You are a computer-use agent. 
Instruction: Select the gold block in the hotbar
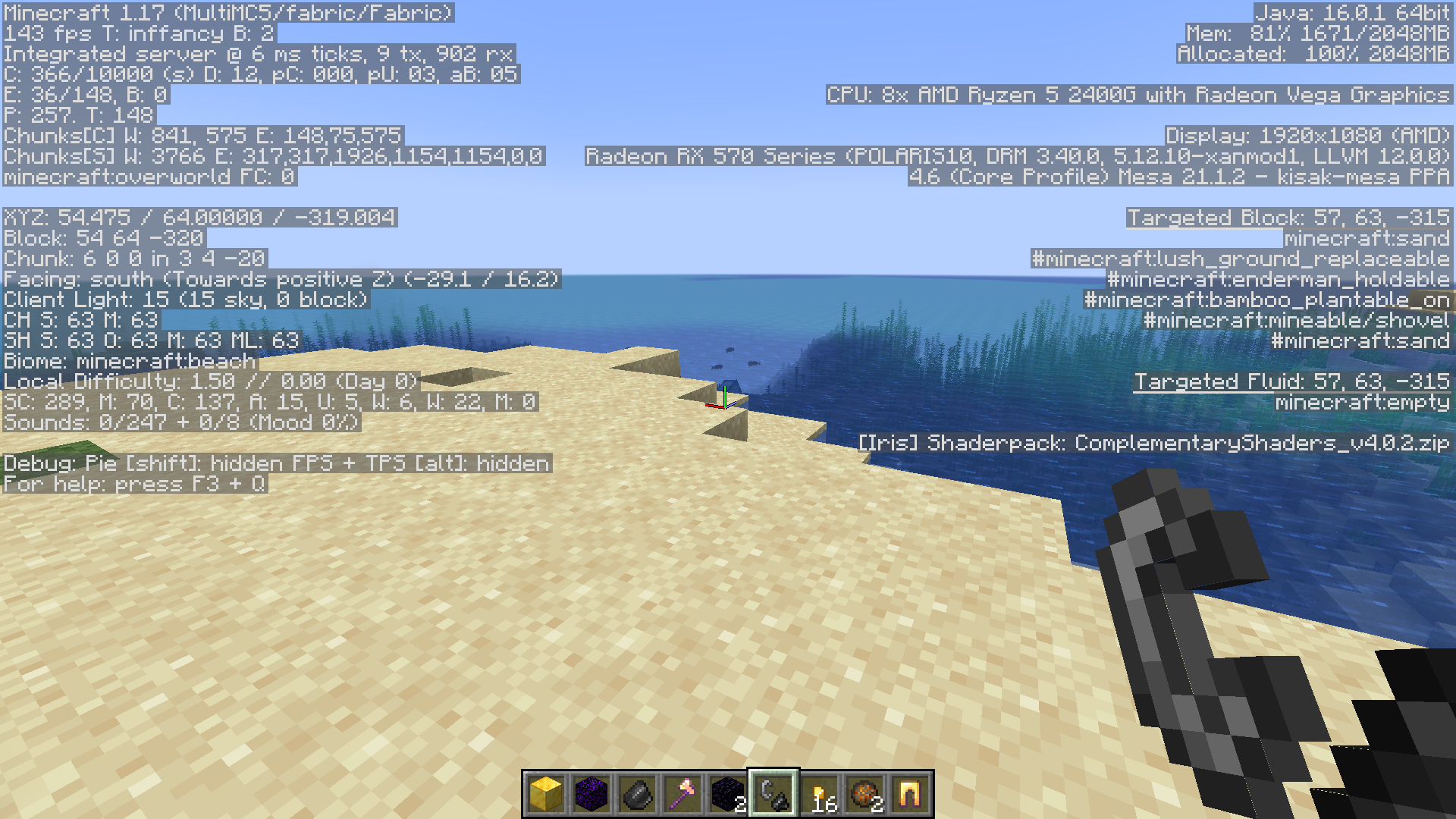(x=544, y=790)
